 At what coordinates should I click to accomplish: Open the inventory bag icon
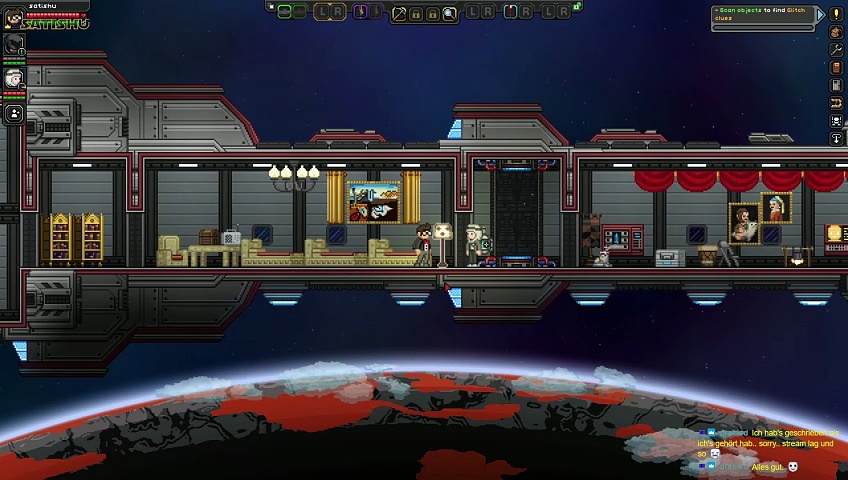pos(837,32)
